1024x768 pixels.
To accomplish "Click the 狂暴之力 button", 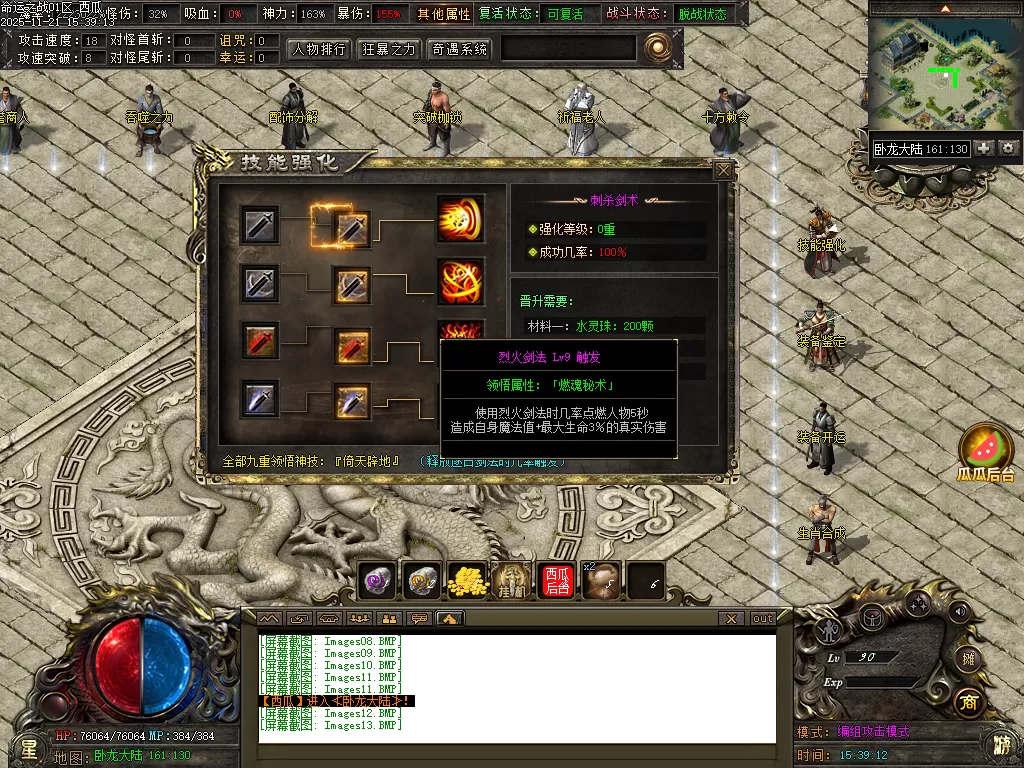I will pos(389,49).
